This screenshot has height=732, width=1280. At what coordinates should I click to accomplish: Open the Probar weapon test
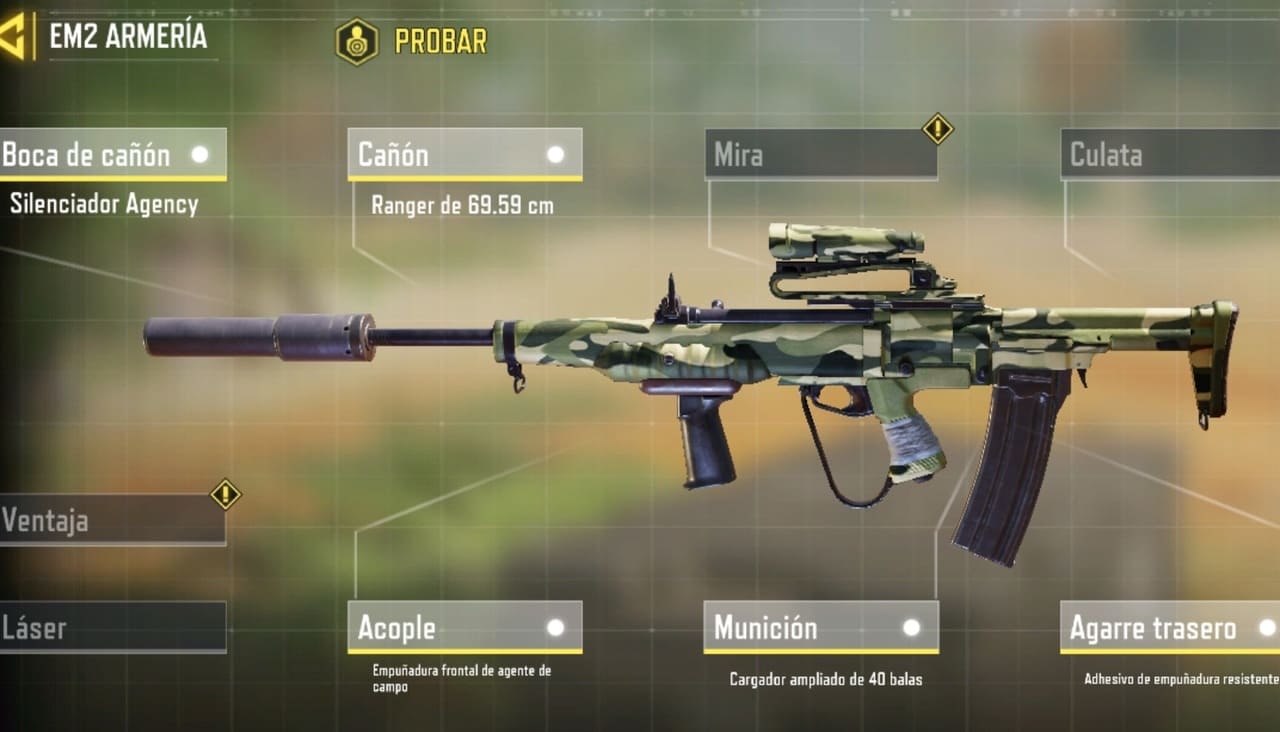[x=412, y=41]
